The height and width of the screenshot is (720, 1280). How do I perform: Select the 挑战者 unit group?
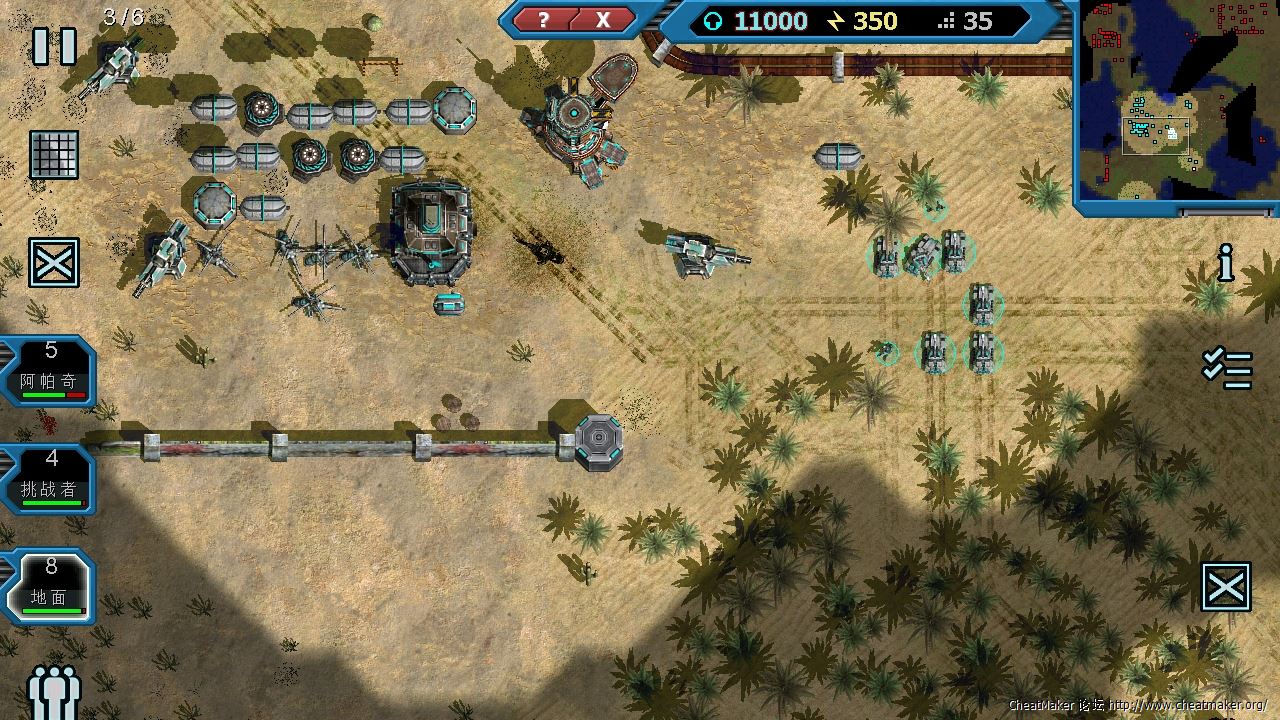[50, 479]
